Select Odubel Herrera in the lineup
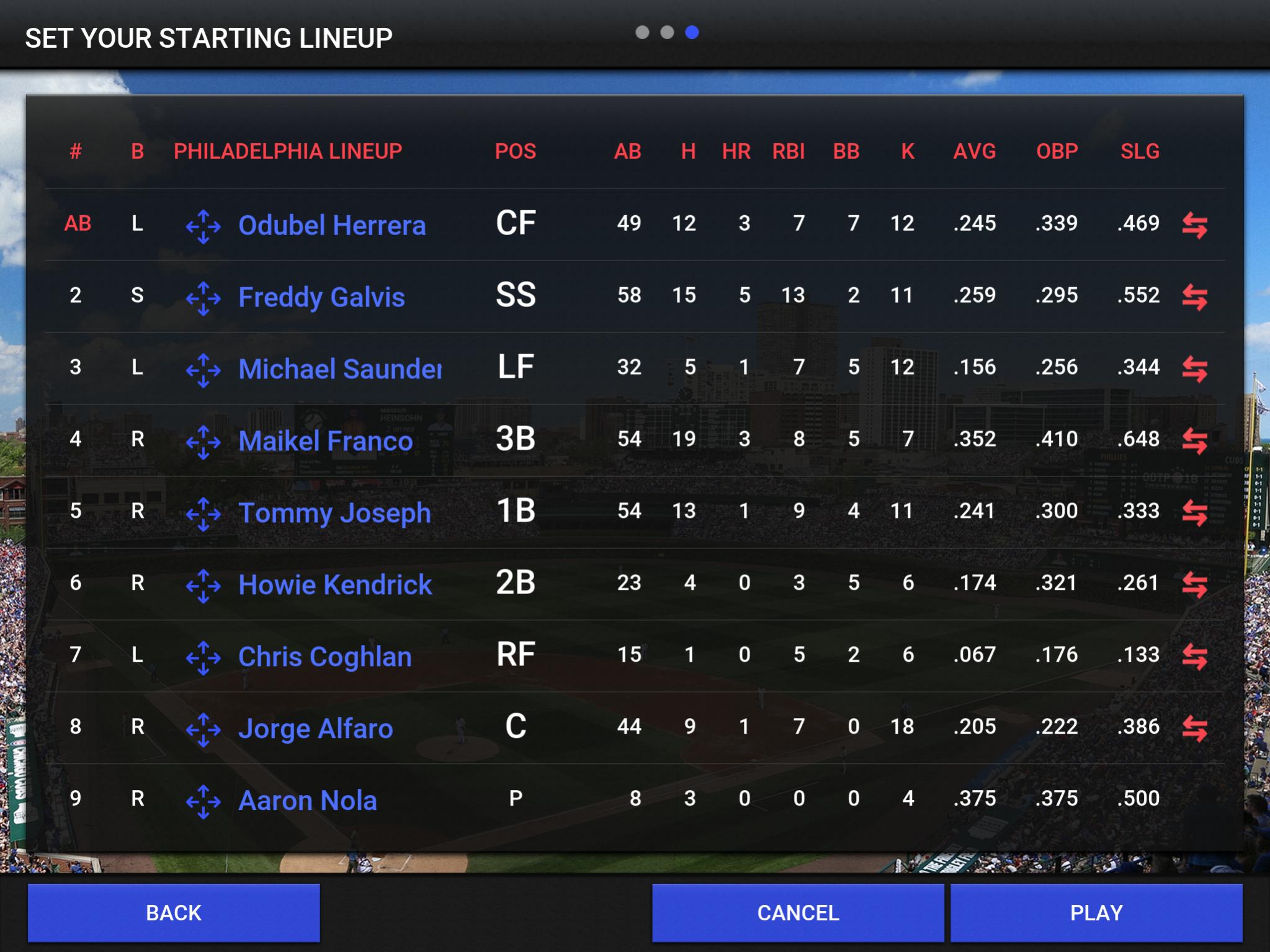Screen dimensions: 1270x952 tap(332, 225)
